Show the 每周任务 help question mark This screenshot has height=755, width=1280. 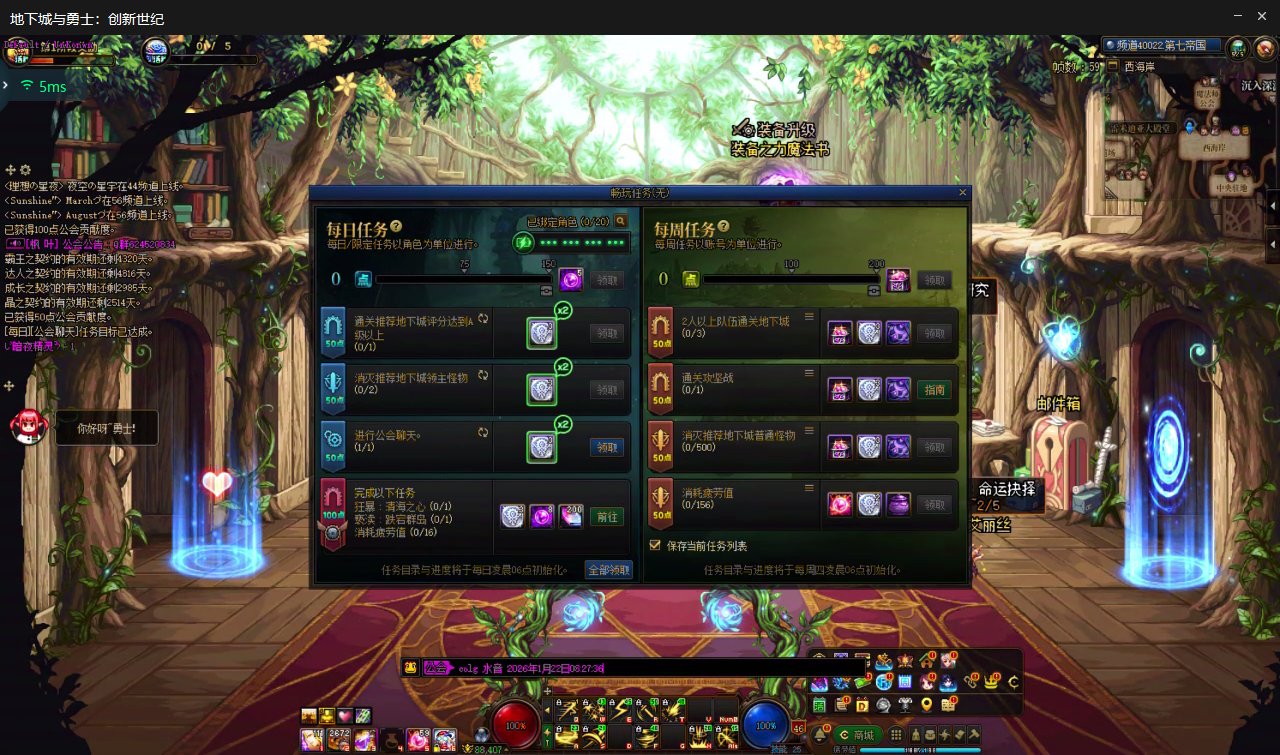pos(723,227)
